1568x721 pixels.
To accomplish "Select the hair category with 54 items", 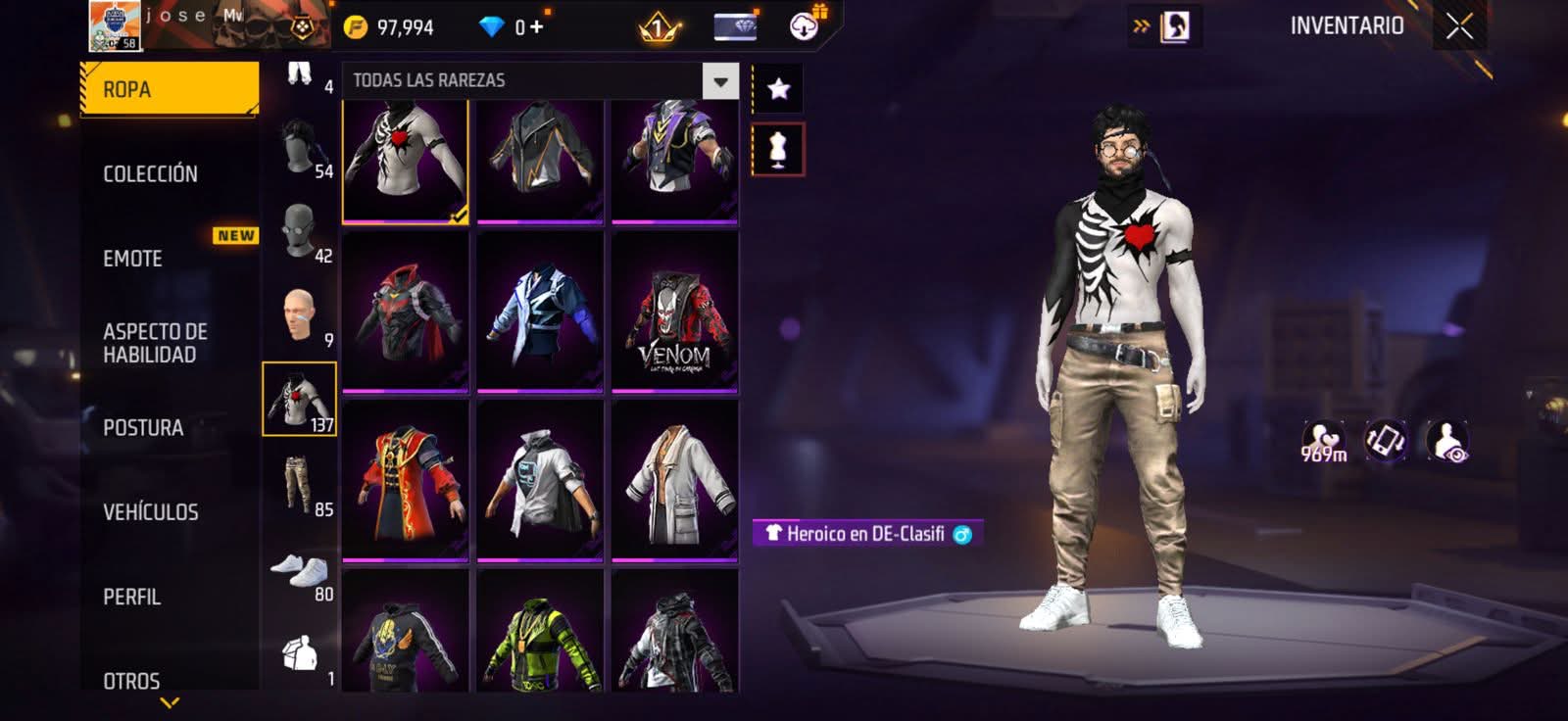I will (x=299, y=147).
